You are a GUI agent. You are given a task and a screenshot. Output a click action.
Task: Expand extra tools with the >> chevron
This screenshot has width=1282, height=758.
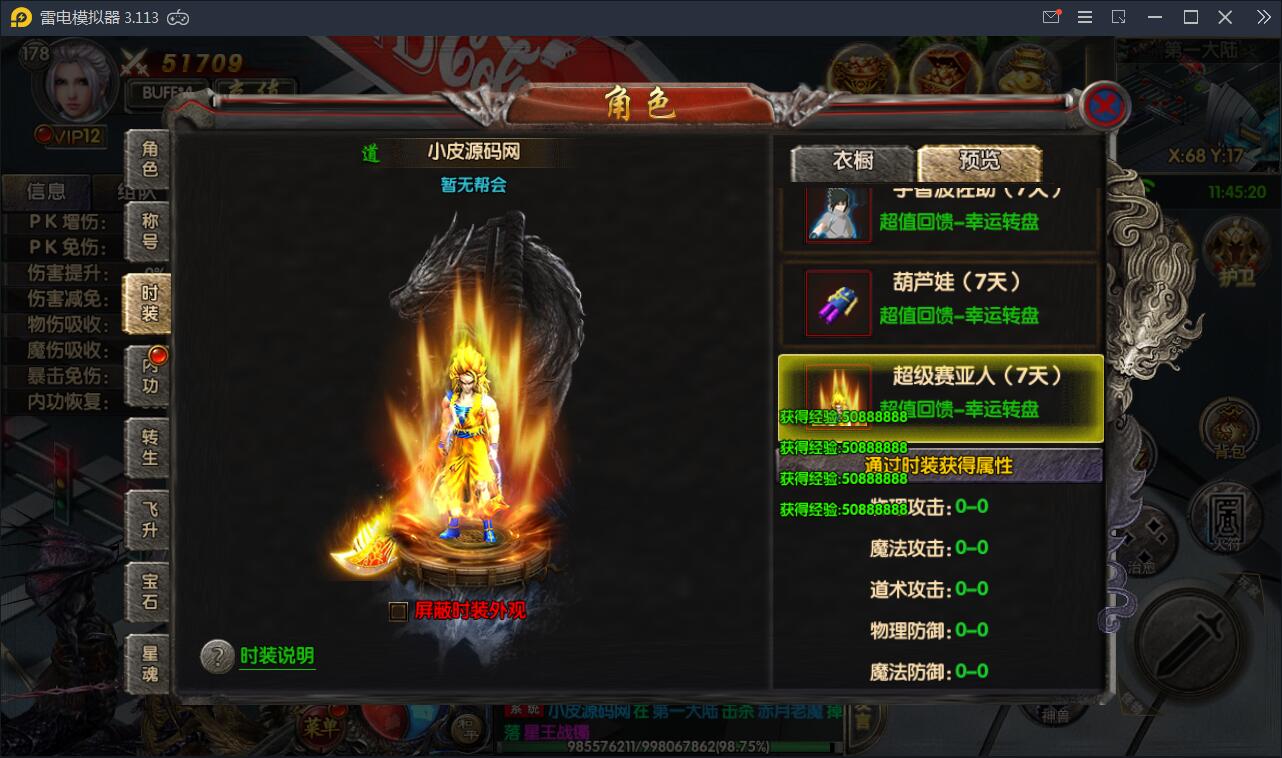[1262, 16]
